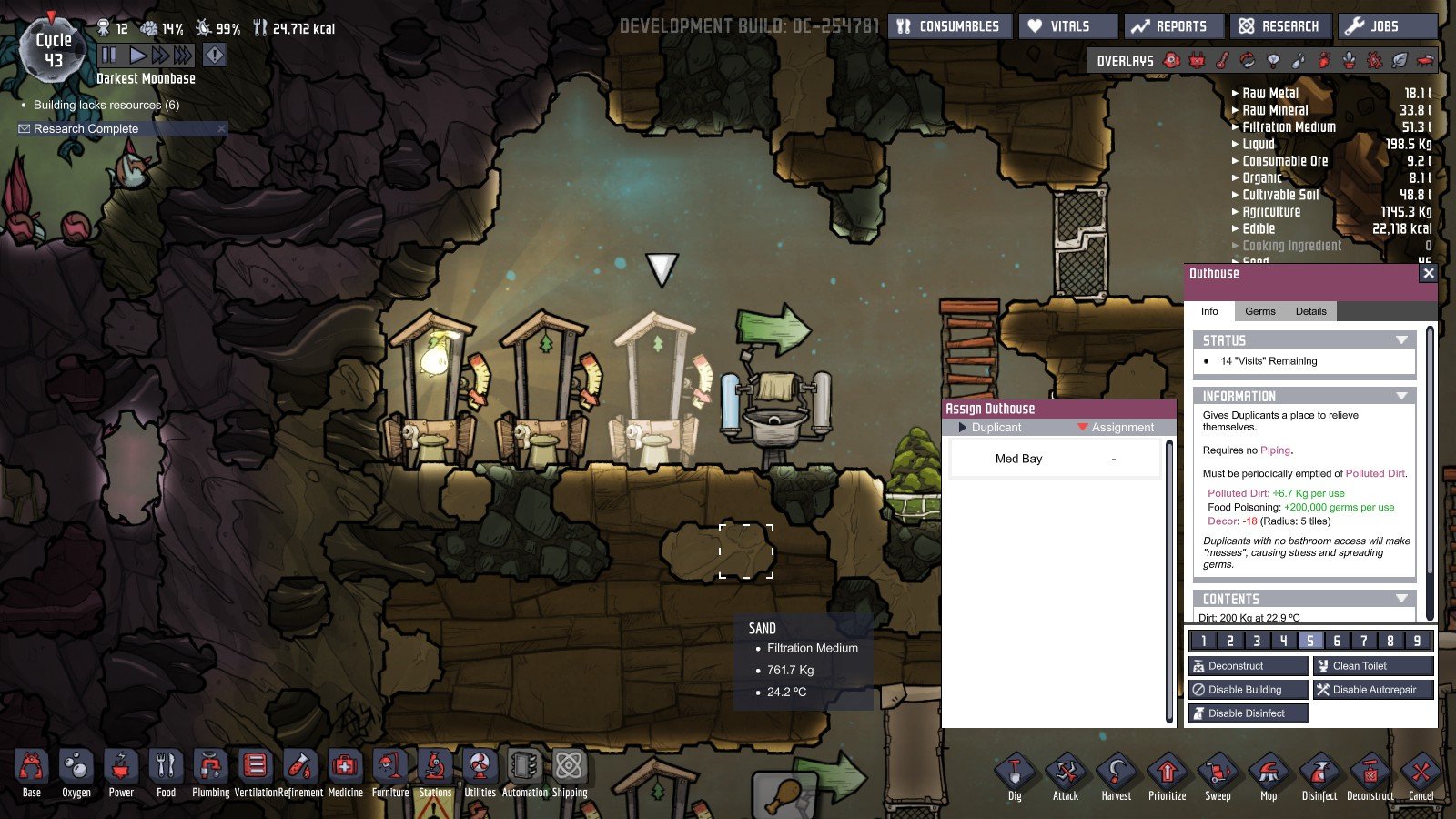This screenshot has width=1456, height=819.
Task: Open the Consumables screen
Action: tap(948, 26)
